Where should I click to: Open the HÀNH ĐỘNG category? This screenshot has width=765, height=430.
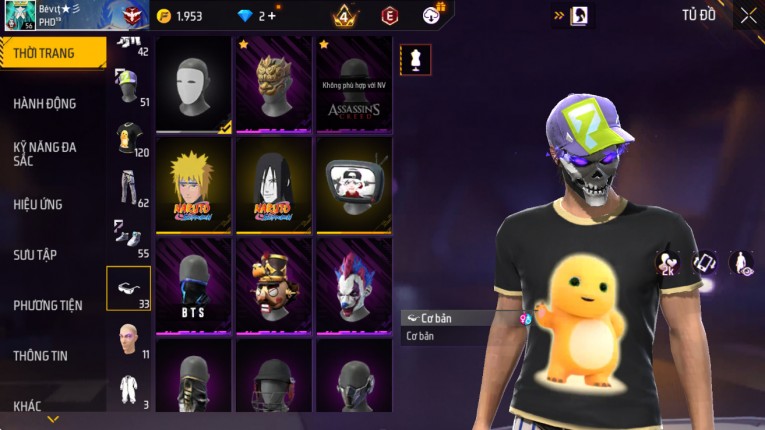pyautogui.click(x=45, y=103)
